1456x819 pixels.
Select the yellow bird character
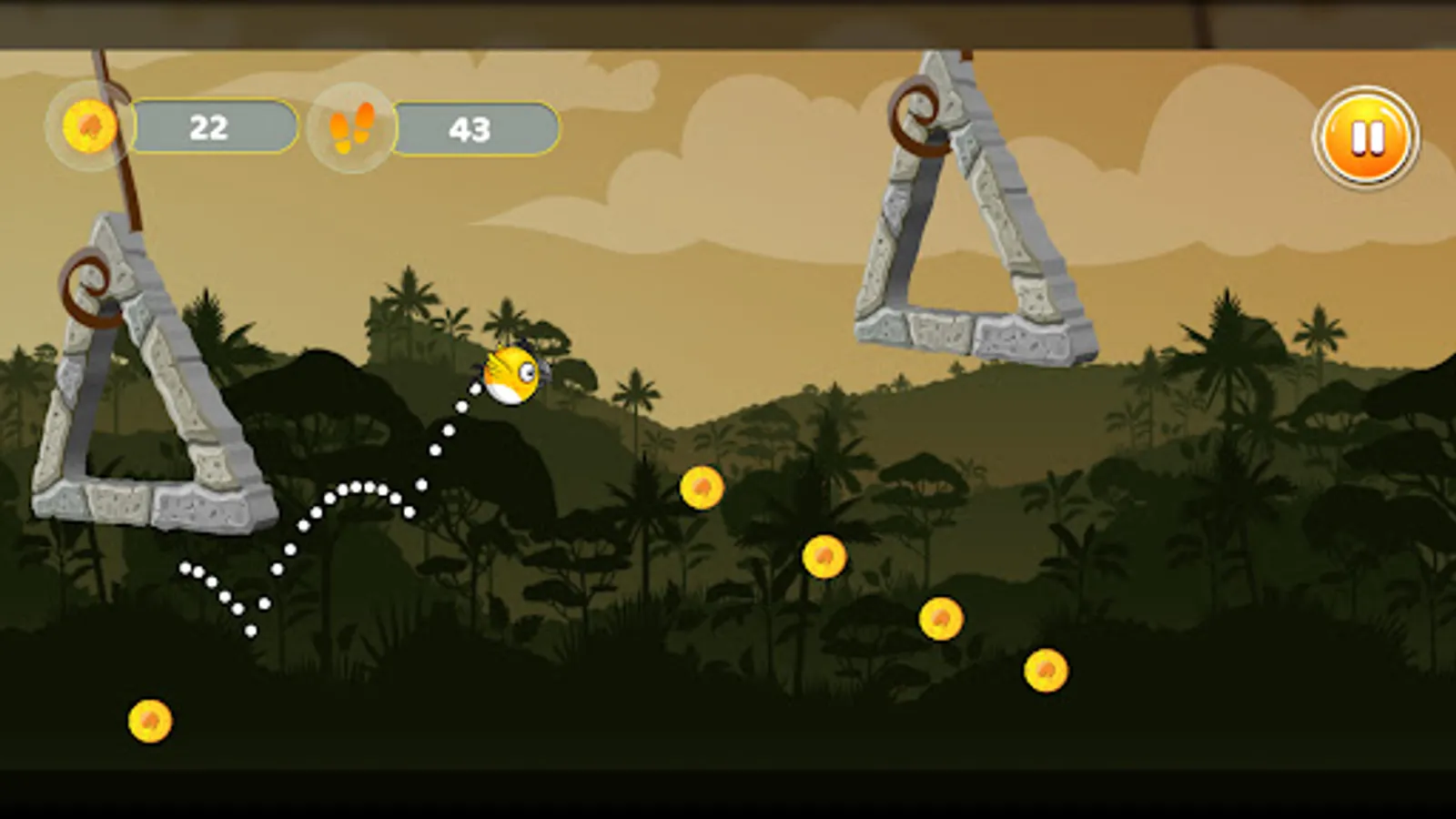pyautogui.click(x=510, y=373)
